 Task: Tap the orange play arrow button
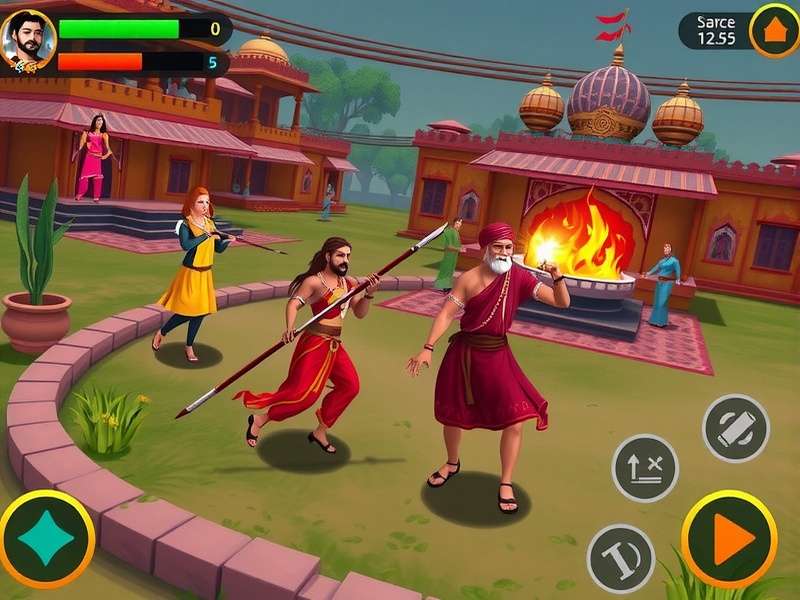coord(729,540)
